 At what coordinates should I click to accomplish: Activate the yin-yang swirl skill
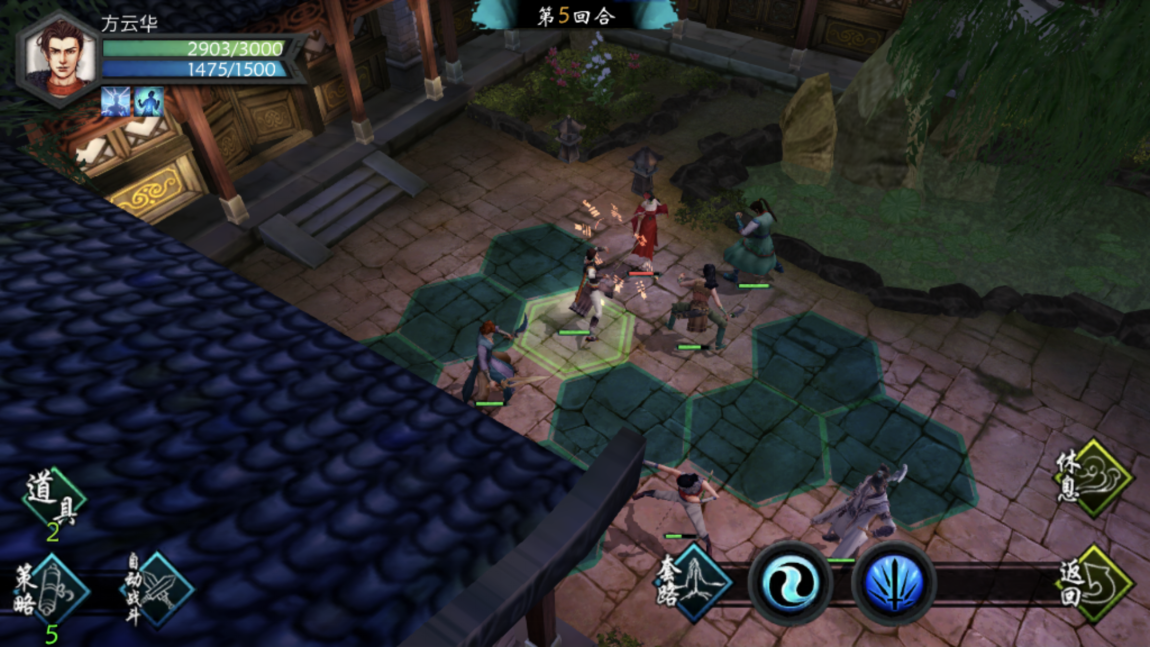[790, 583]
